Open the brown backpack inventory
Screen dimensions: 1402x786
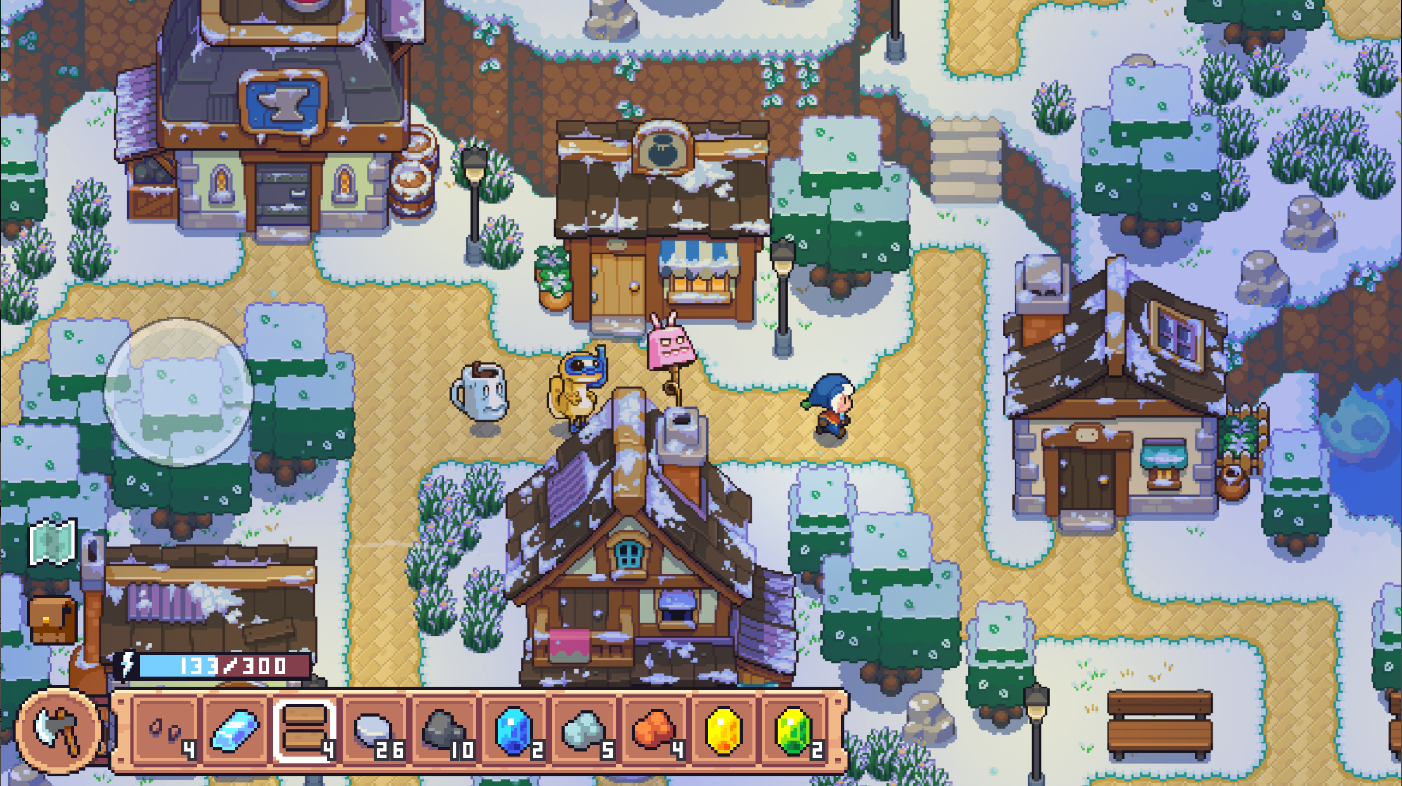tap(52, 620)
